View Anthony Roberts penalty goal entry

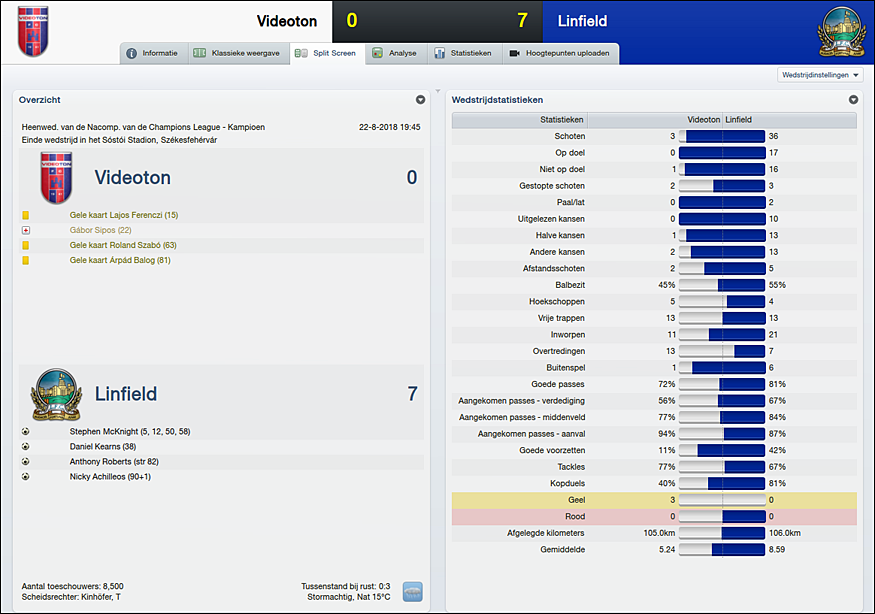114,462
